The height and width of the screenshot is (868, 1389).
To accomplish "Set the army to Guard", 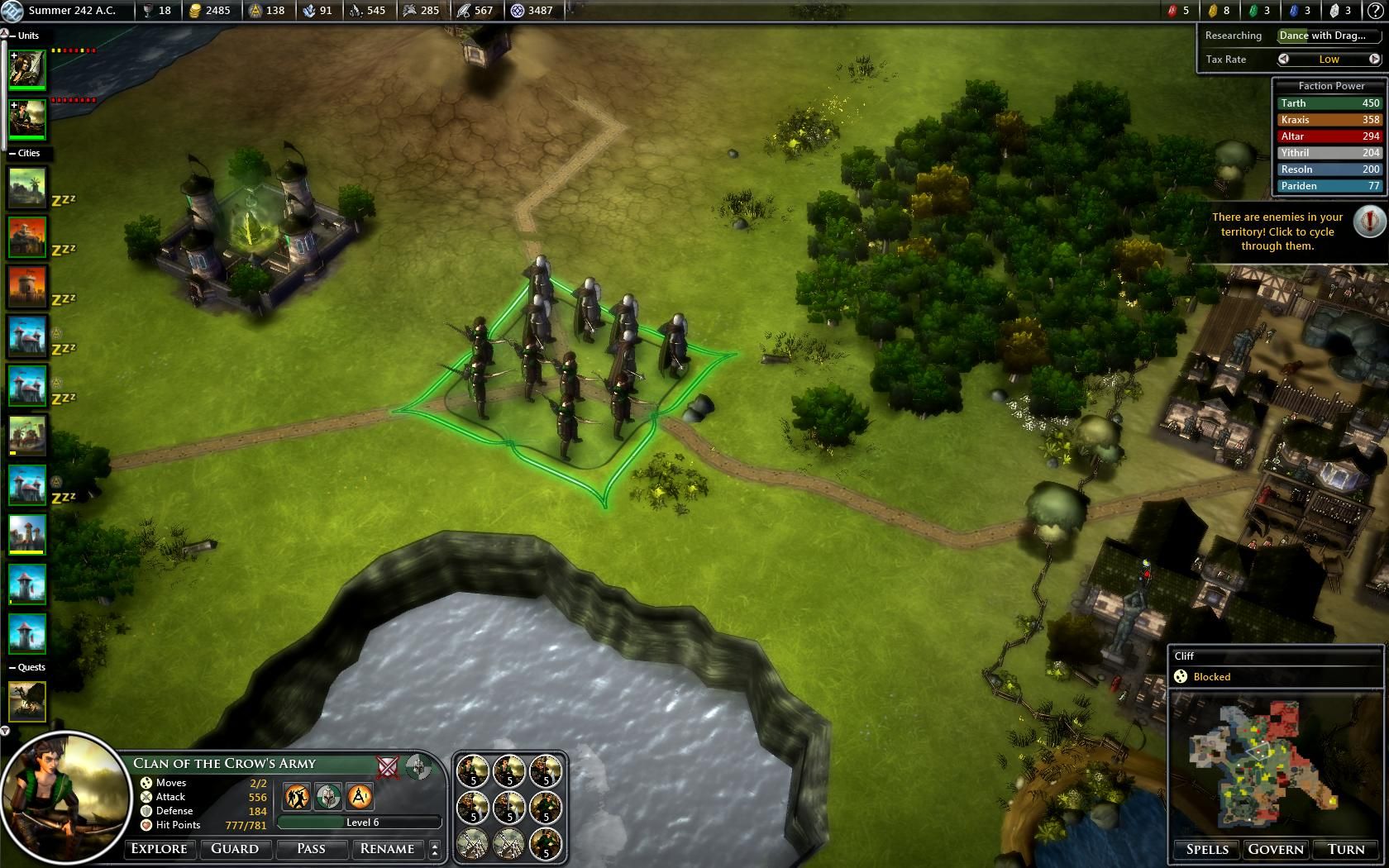I will click(x=235, y=849).
